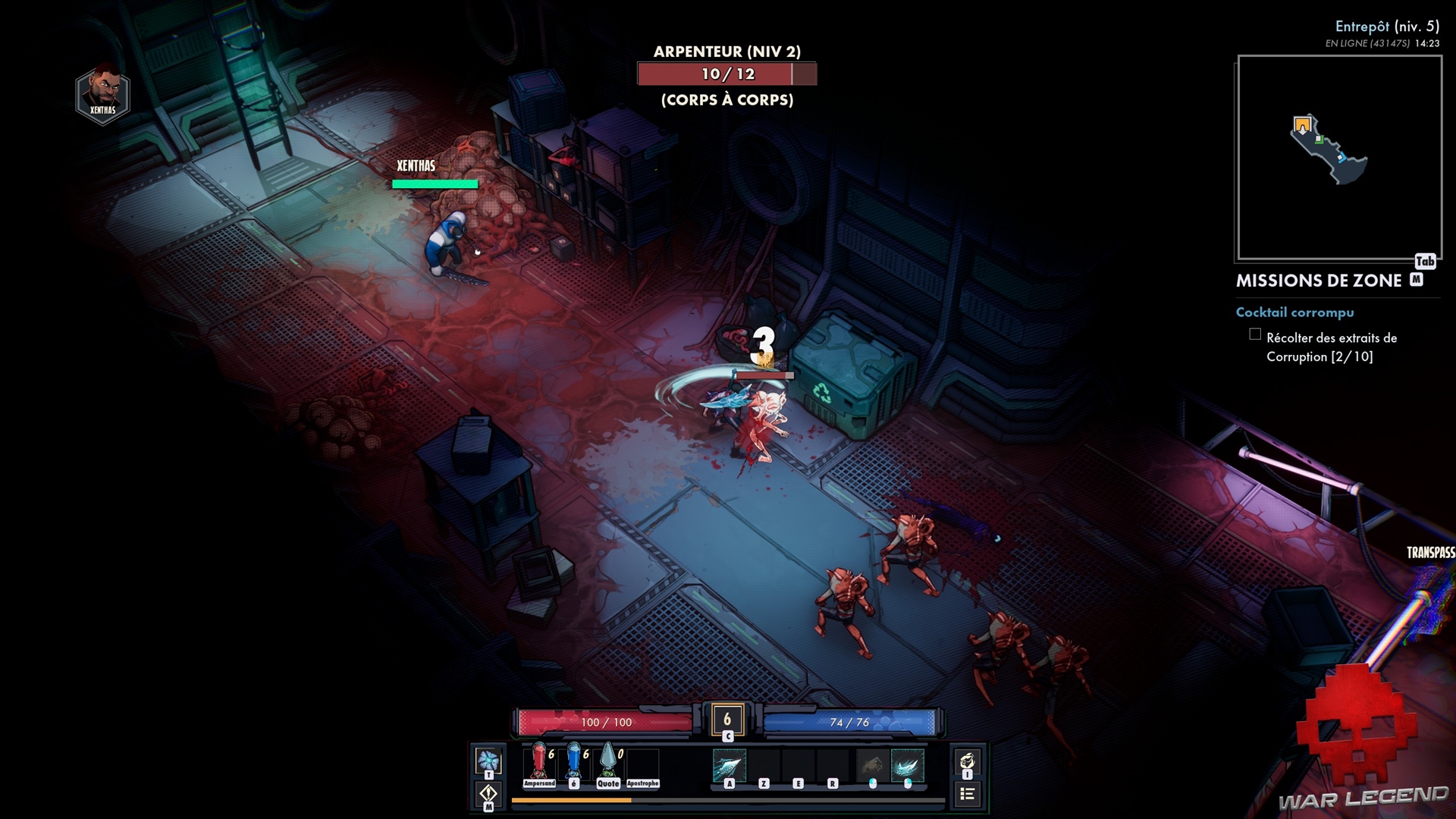This screenshot has height=819, width=1456.
Task: Use the blue mana potion slot
Action: (x=574, y=763)
